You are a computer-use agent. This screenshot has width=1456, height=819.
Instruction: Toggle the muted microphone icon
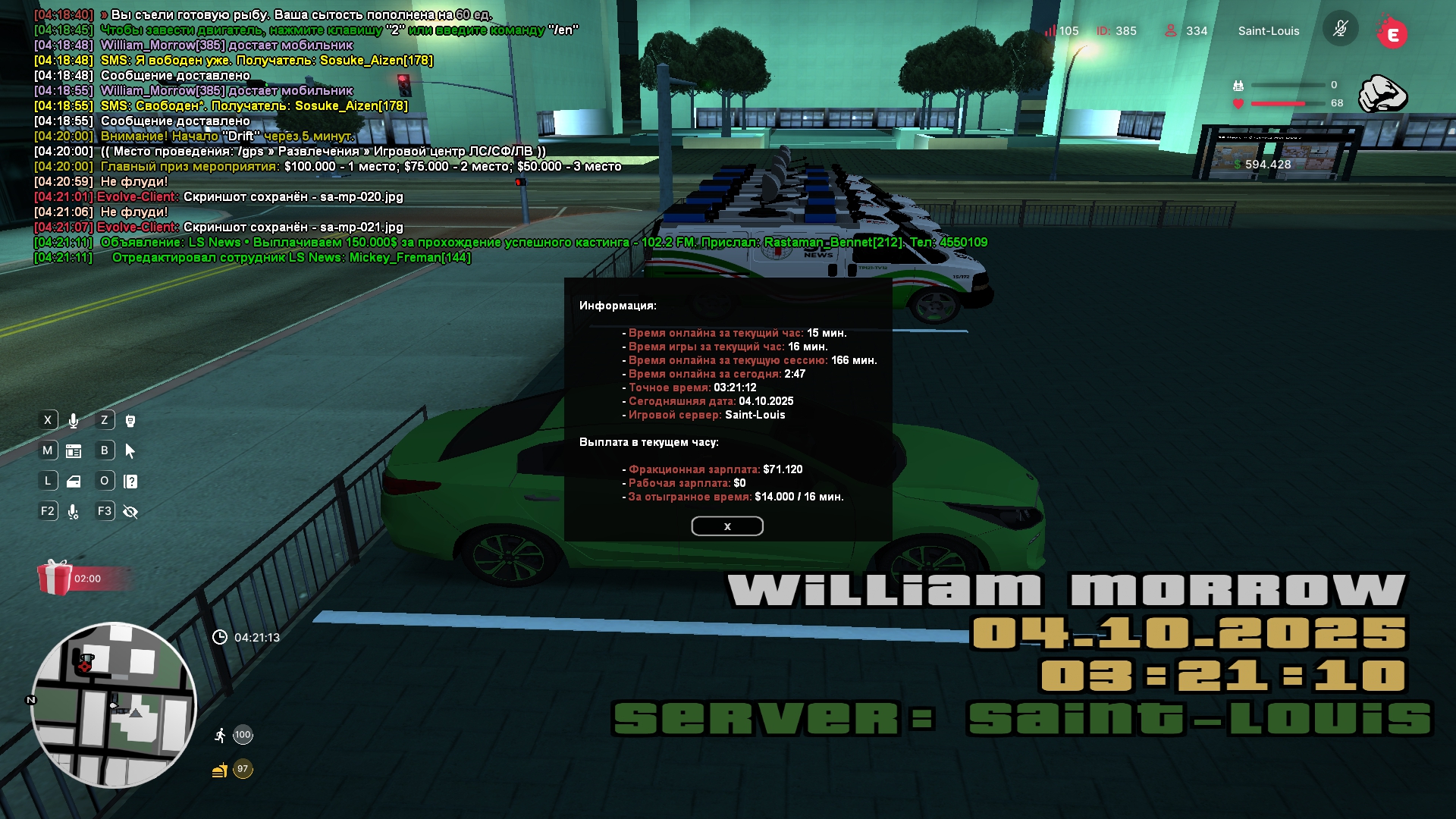coord(1340,30)
